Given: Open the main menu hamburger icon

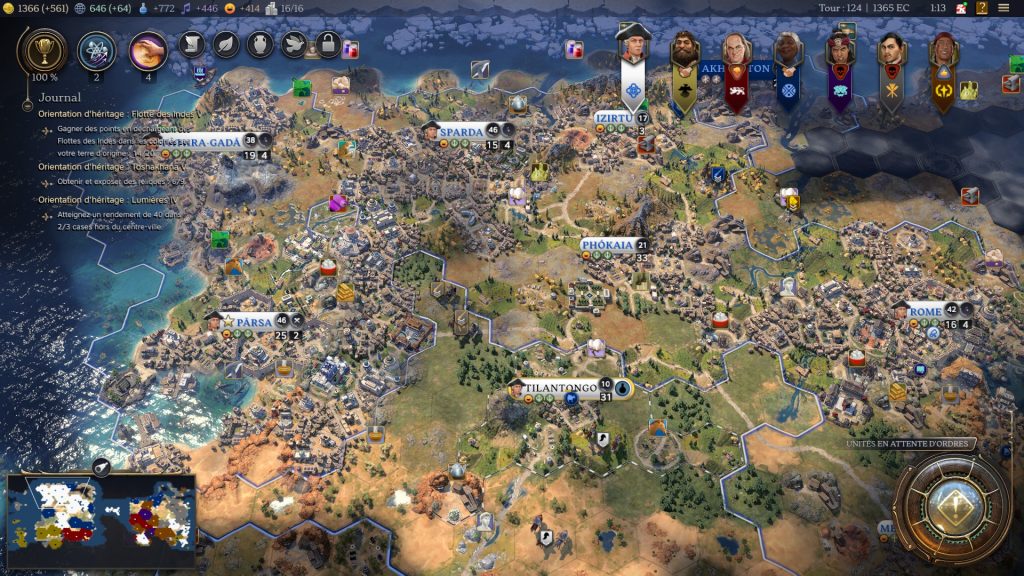Looking at the screenshot, I should pos(1003,8).
